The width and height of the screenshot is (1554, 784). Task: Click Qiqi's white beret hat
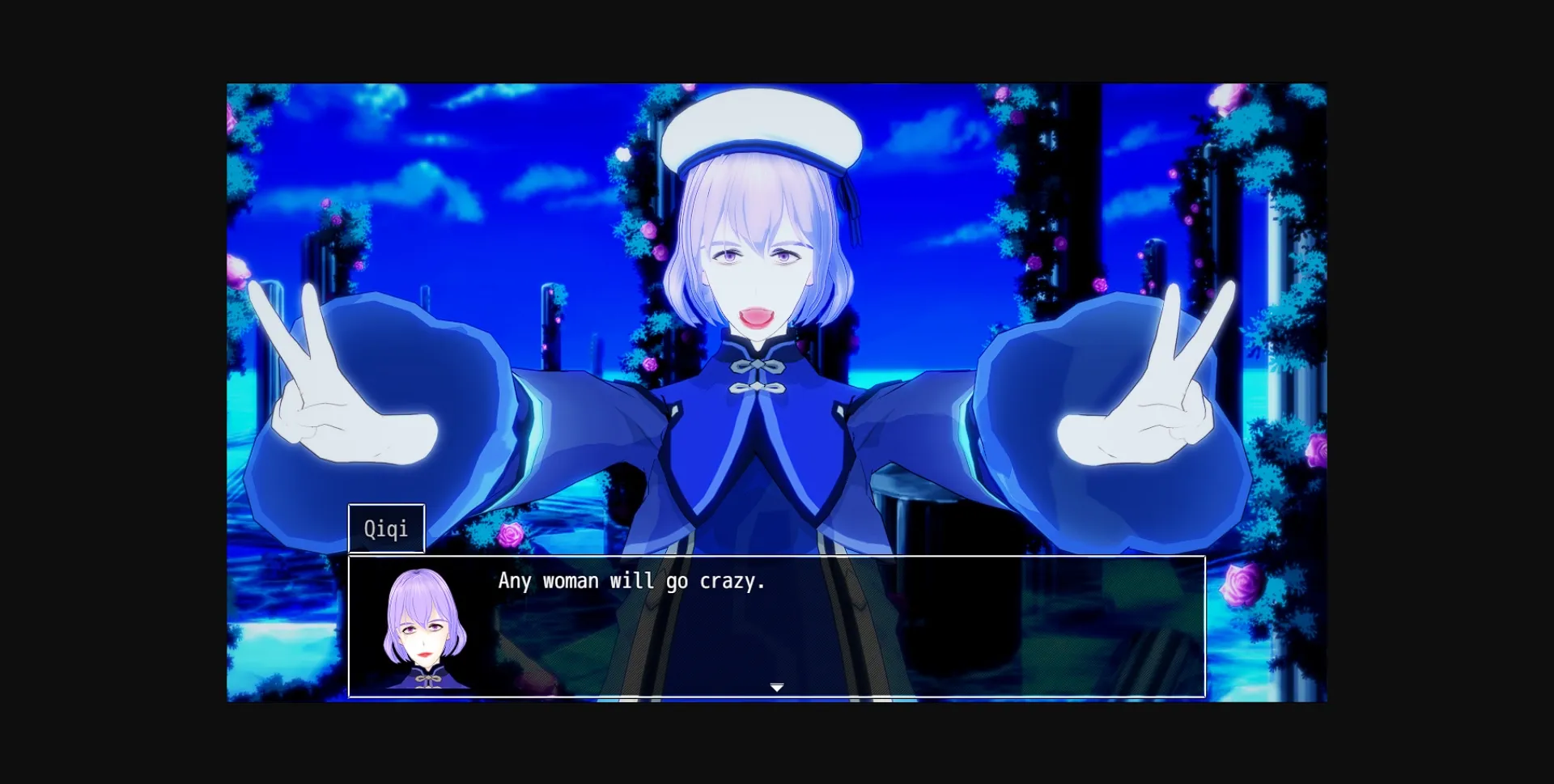(x=762, y=129)
